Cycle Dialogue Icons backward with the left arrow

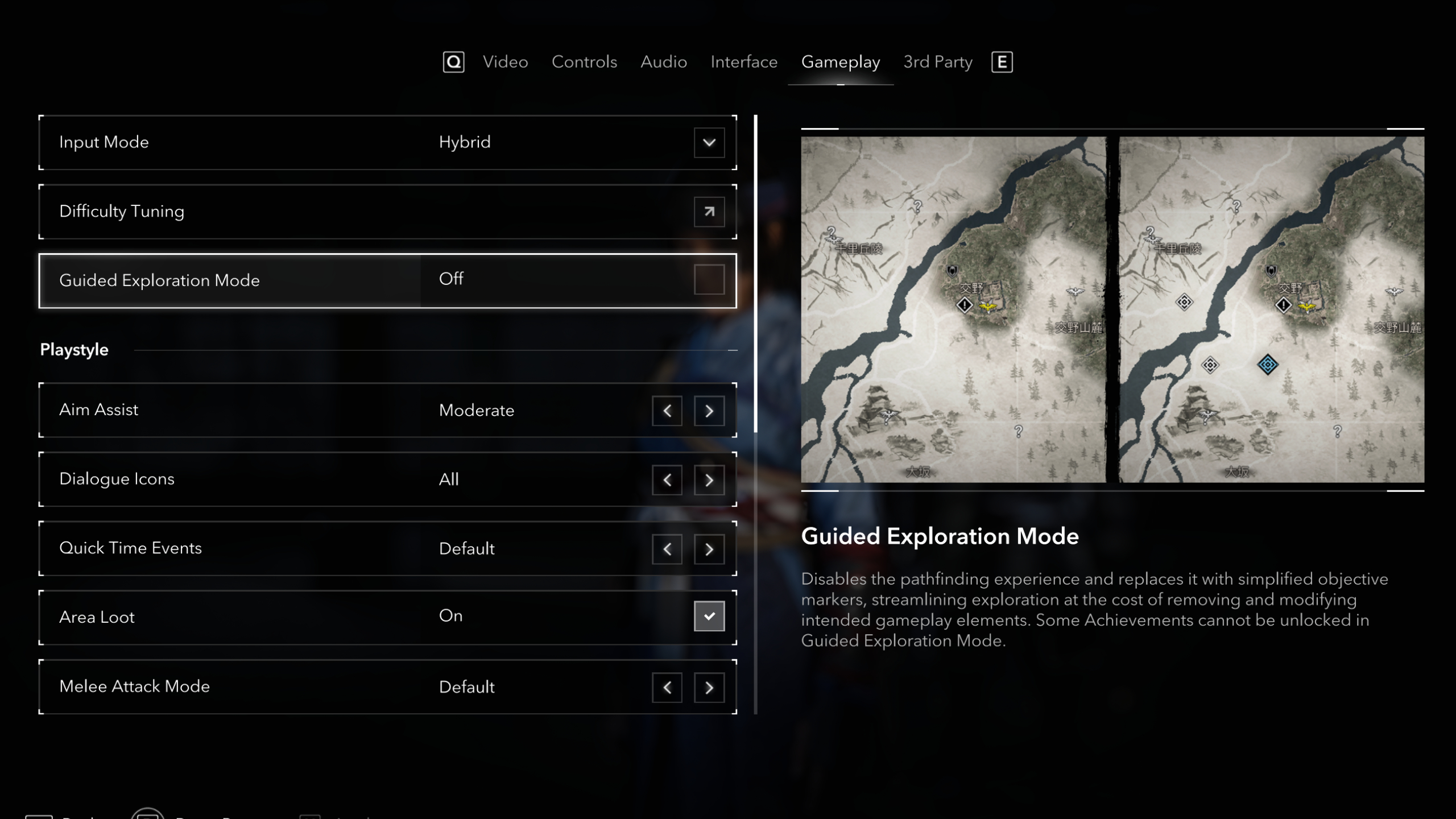(667, 480)
